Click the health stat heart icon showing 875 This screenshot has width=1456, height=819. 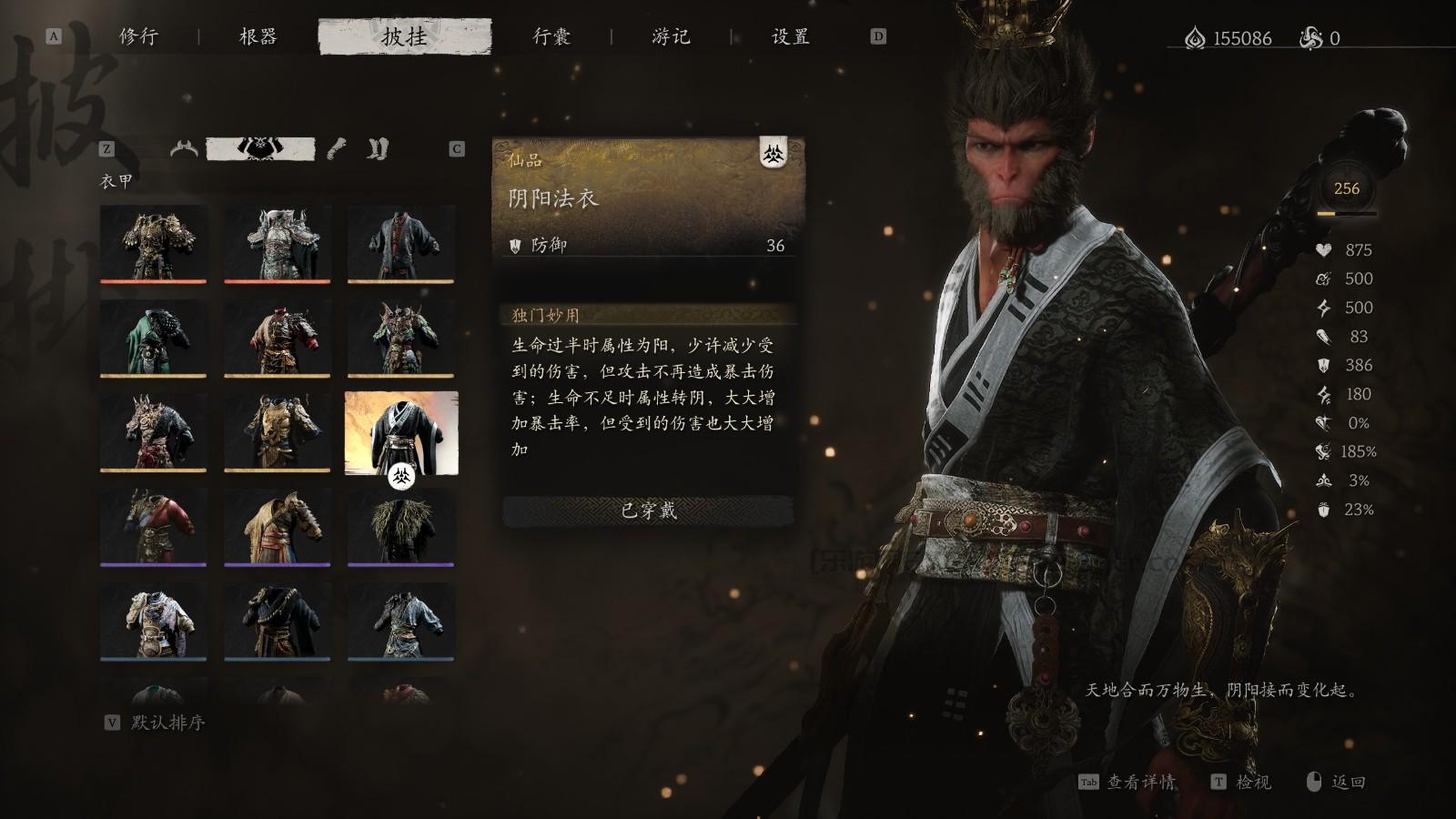tap(1326, 250)
